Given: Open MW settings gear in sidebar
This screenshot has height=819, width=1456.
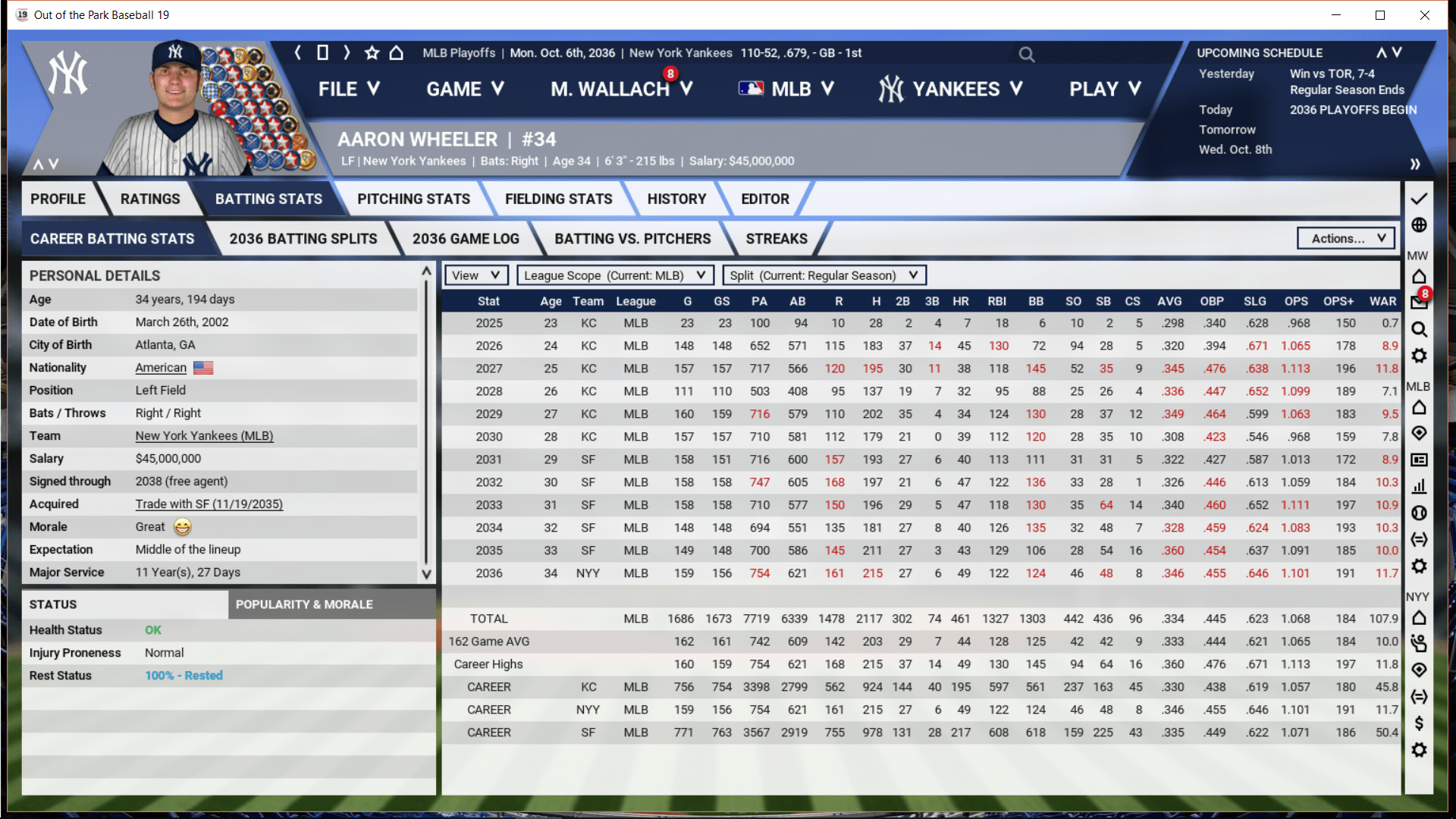Looking at the screenshot, I should click(1419, 356).
